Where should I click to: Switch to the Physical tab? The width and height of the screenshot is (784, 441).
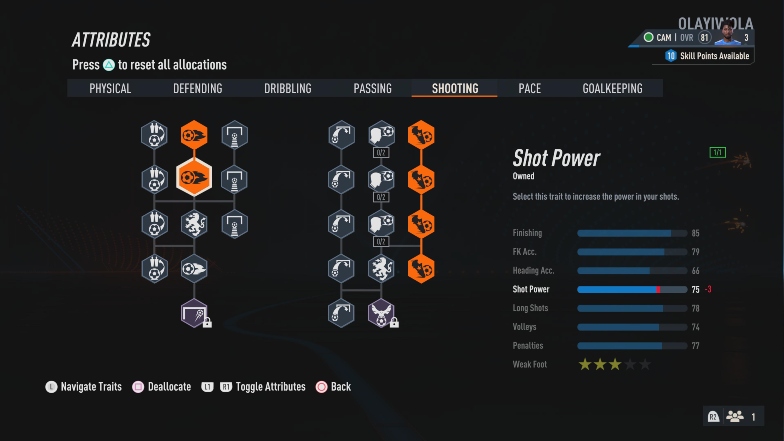pos(110,89)
